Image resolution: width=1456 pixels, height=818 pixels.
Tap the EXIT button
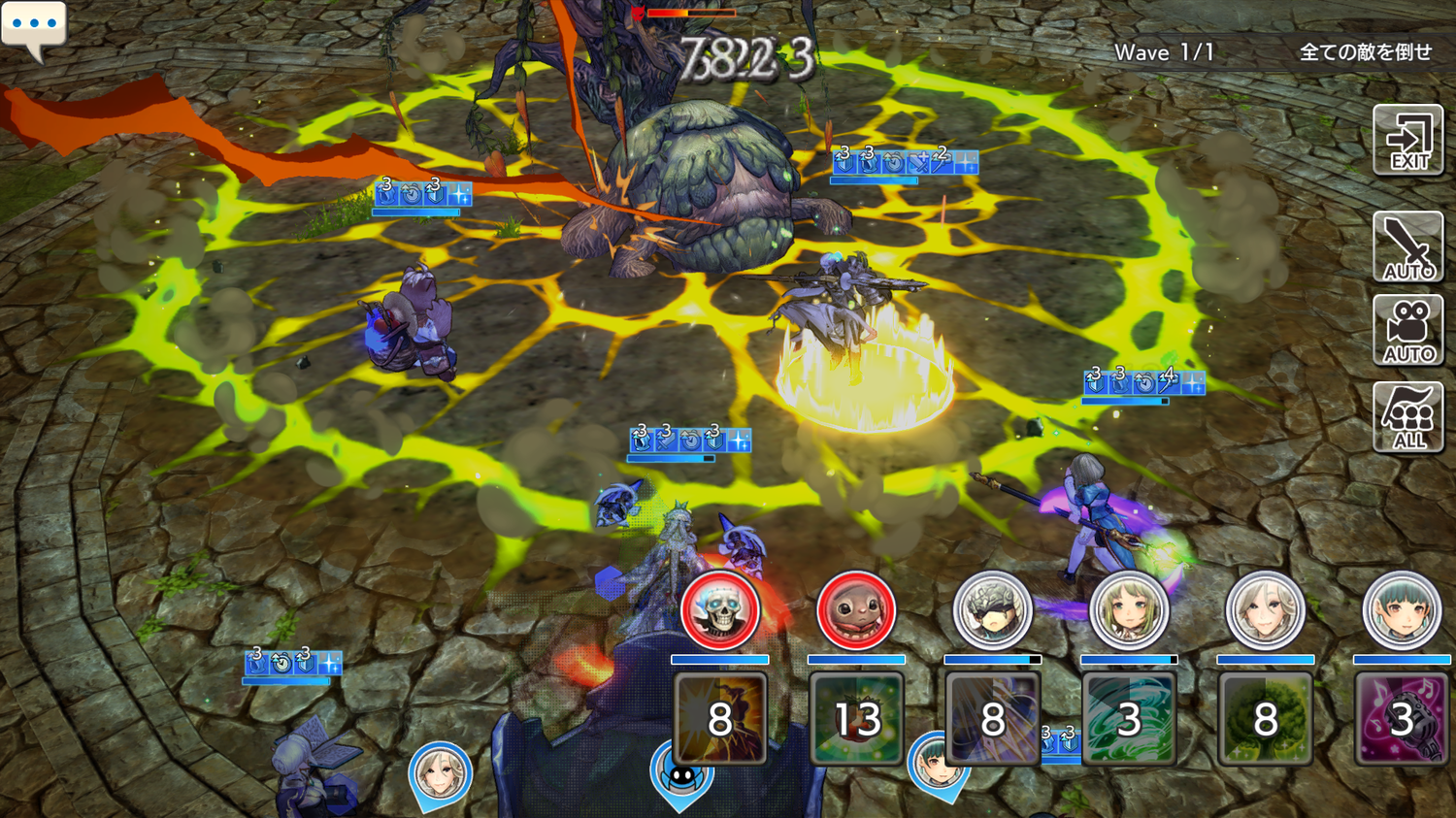click(x=1408, y=141)
